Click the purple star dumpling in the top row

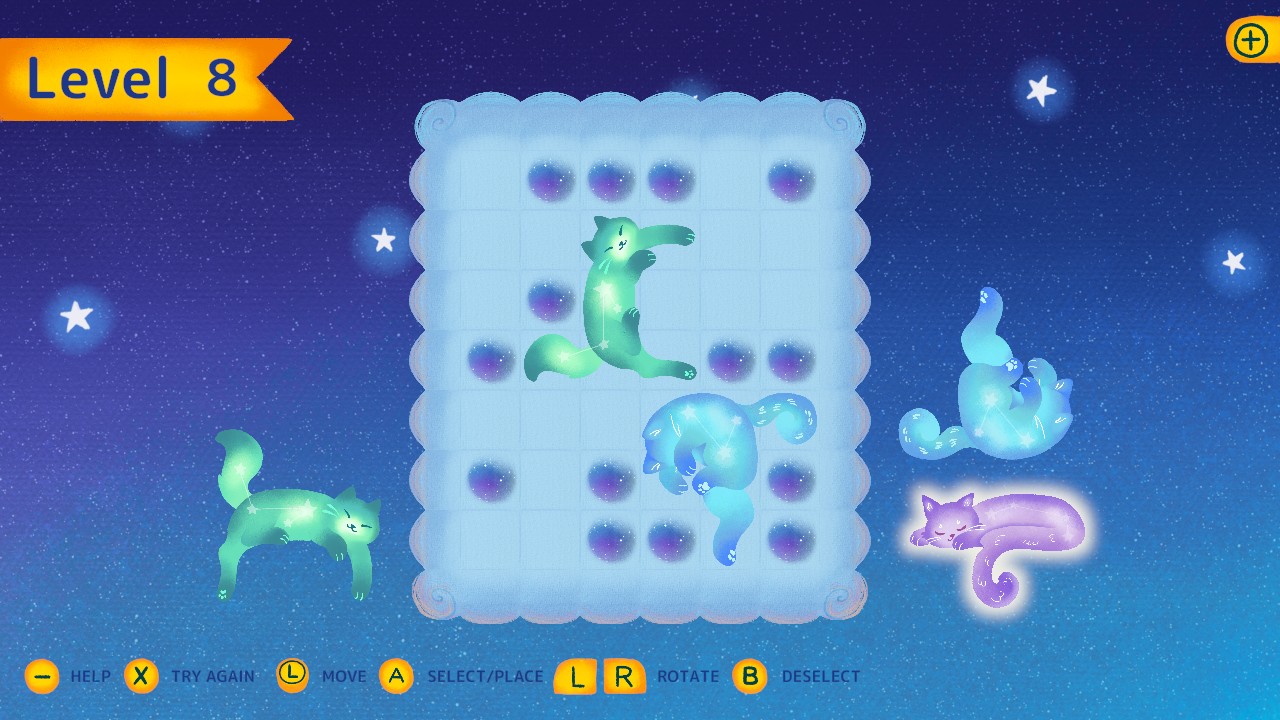(549, 180)
